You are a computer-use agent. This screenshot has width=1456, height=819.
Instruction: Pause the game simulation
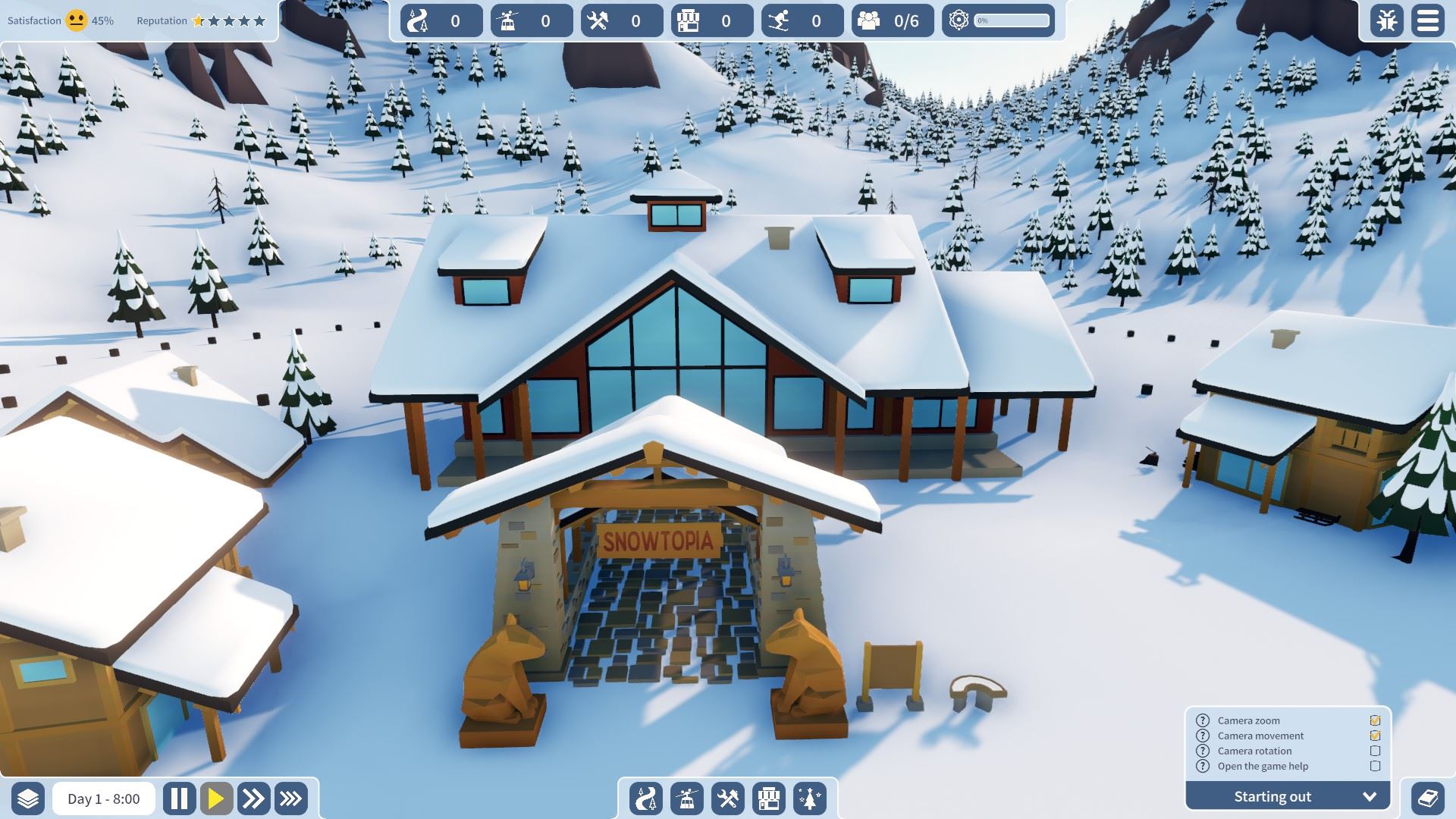[180, 798]
